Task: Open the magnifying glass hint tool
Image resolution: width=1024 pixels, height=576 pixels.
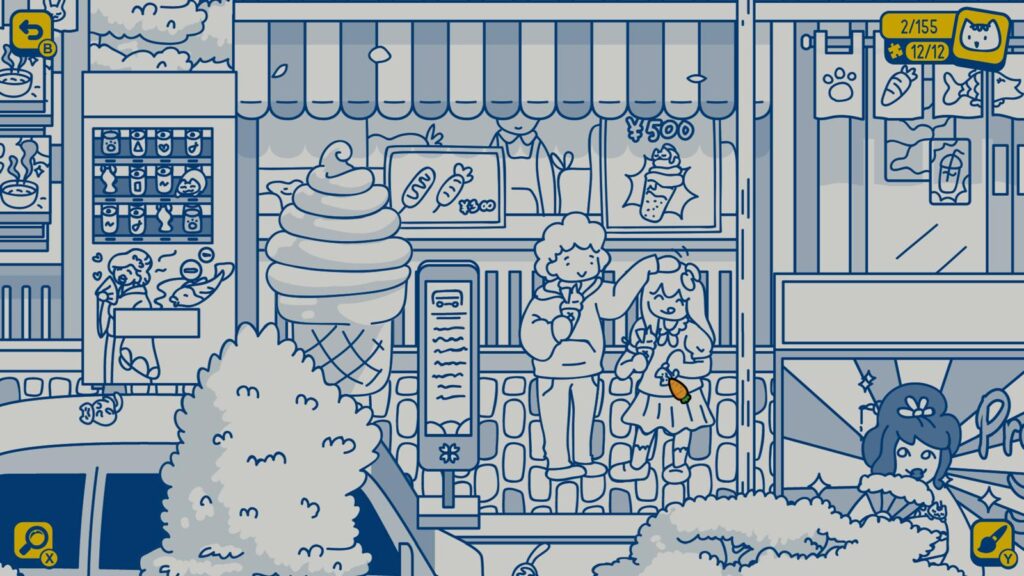Action: coord(31,541)
